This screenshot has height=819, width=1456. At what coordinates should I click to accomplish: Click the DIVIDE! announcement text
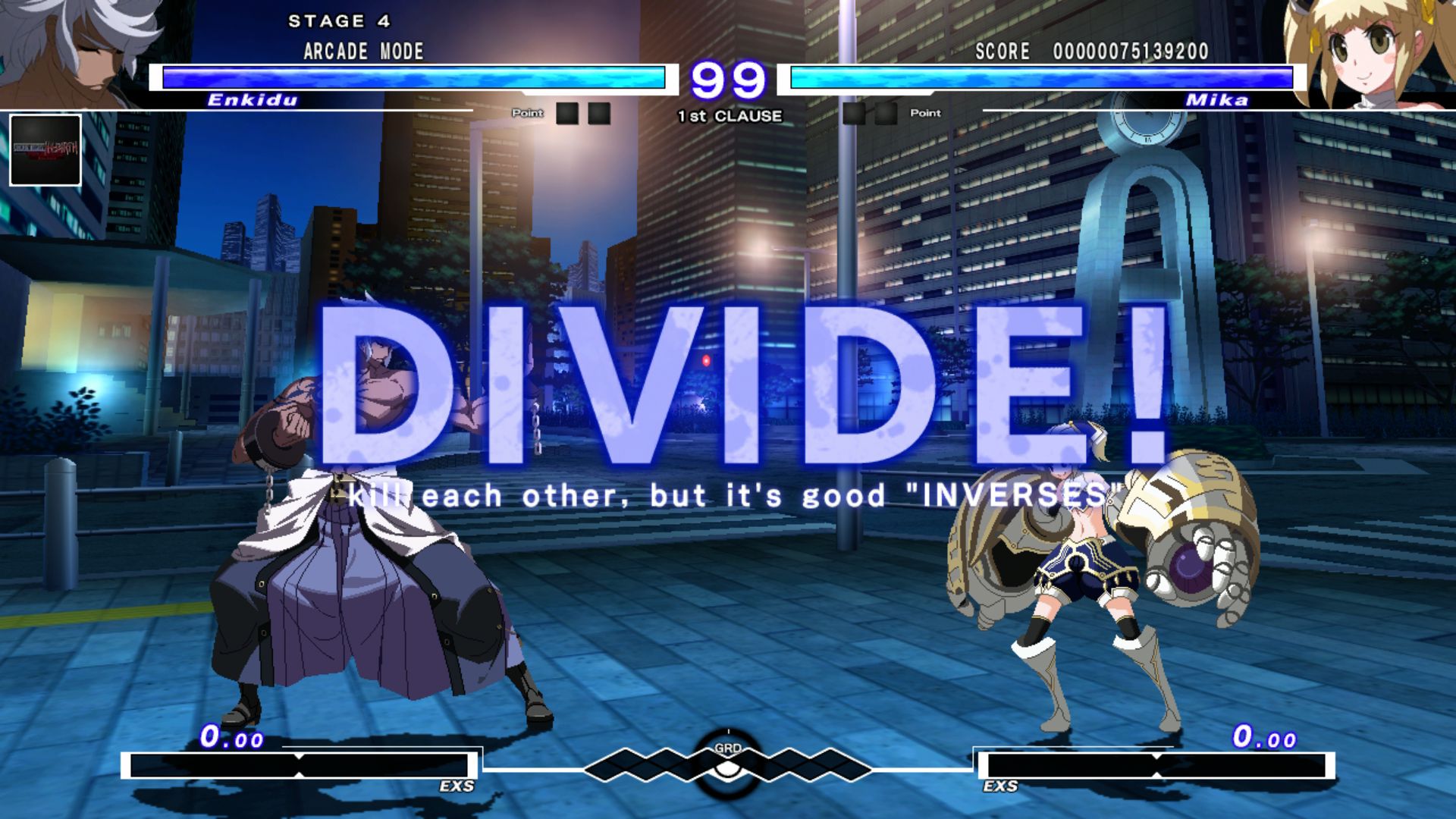[728, 387]
